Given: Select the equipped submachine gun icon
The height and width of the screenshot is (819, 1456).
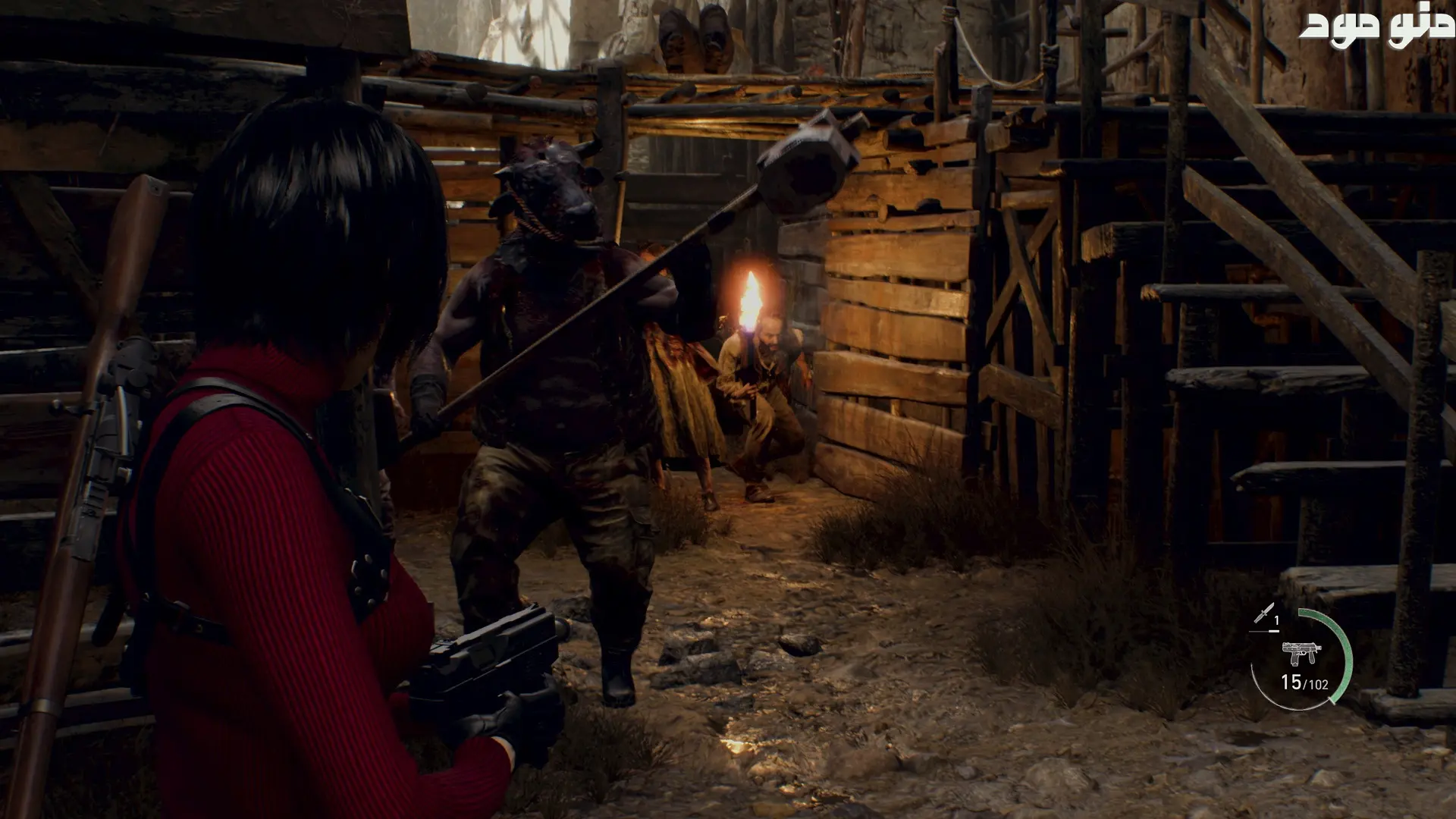Looking at the screenshot, I should click(x=1301, y=653).
